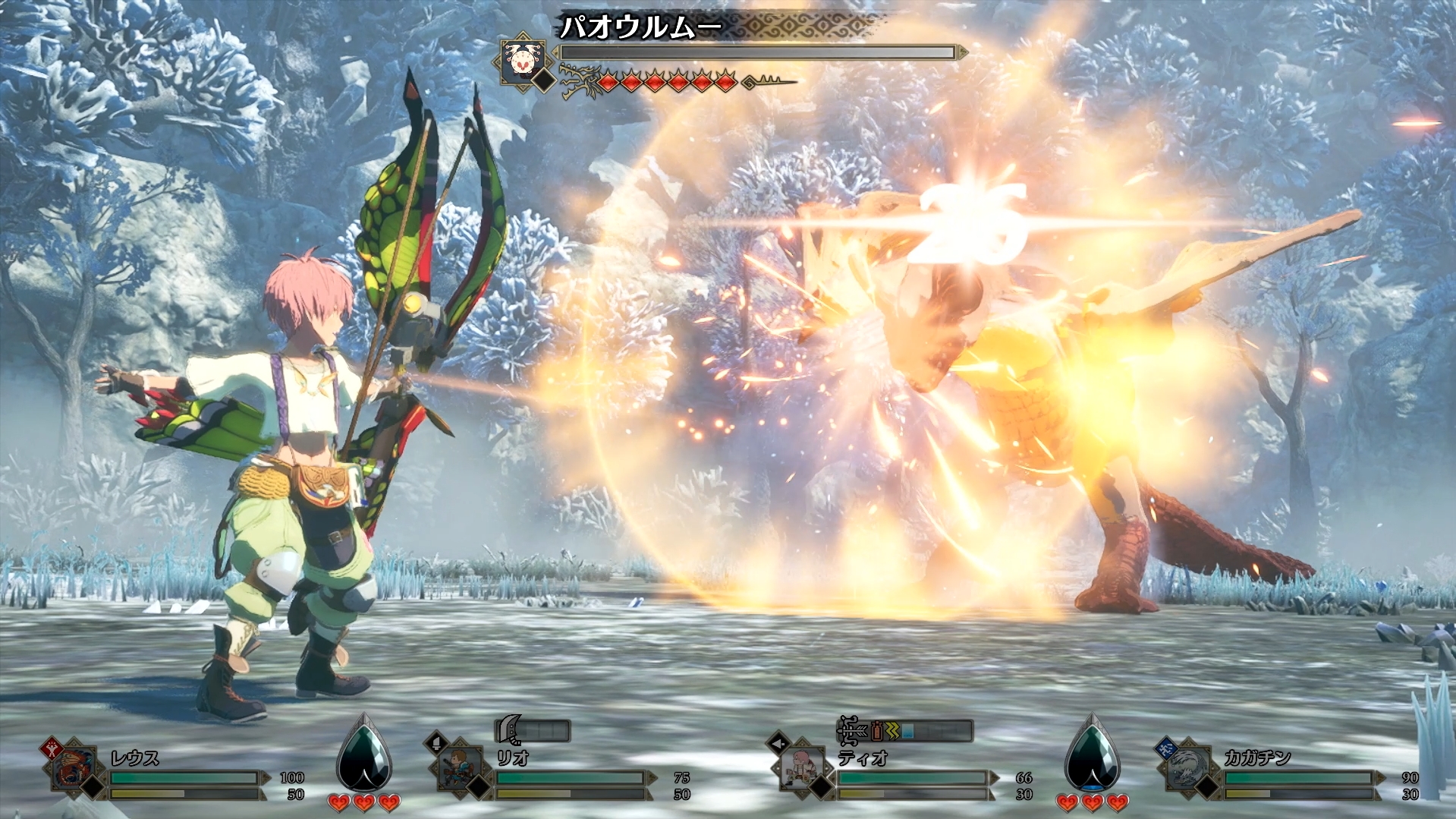
Task: Activate the kinship gem beside レウス
Action: [x=364, y=754]
